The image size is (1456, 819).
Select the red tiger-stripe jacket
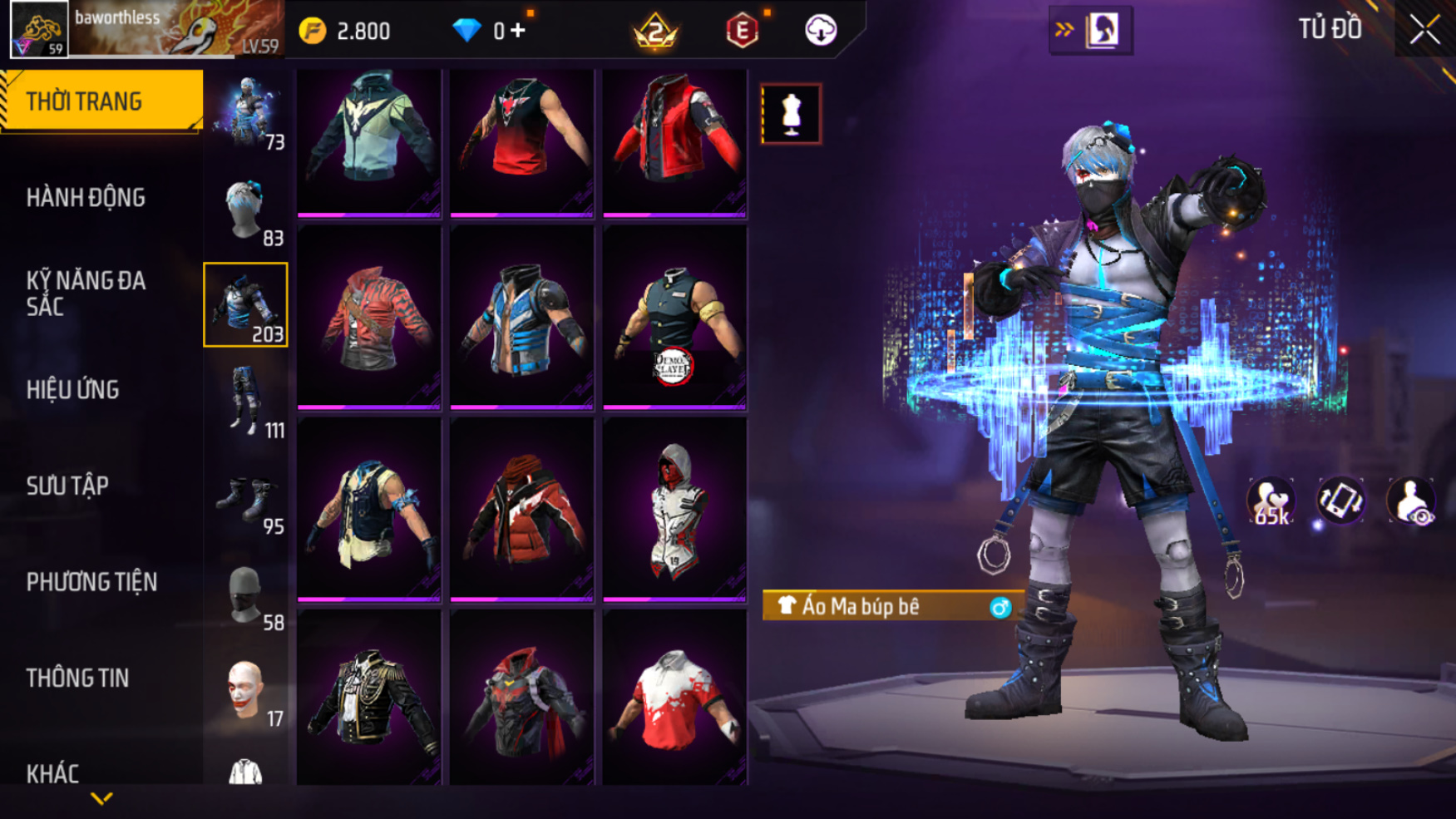[369, 320]
